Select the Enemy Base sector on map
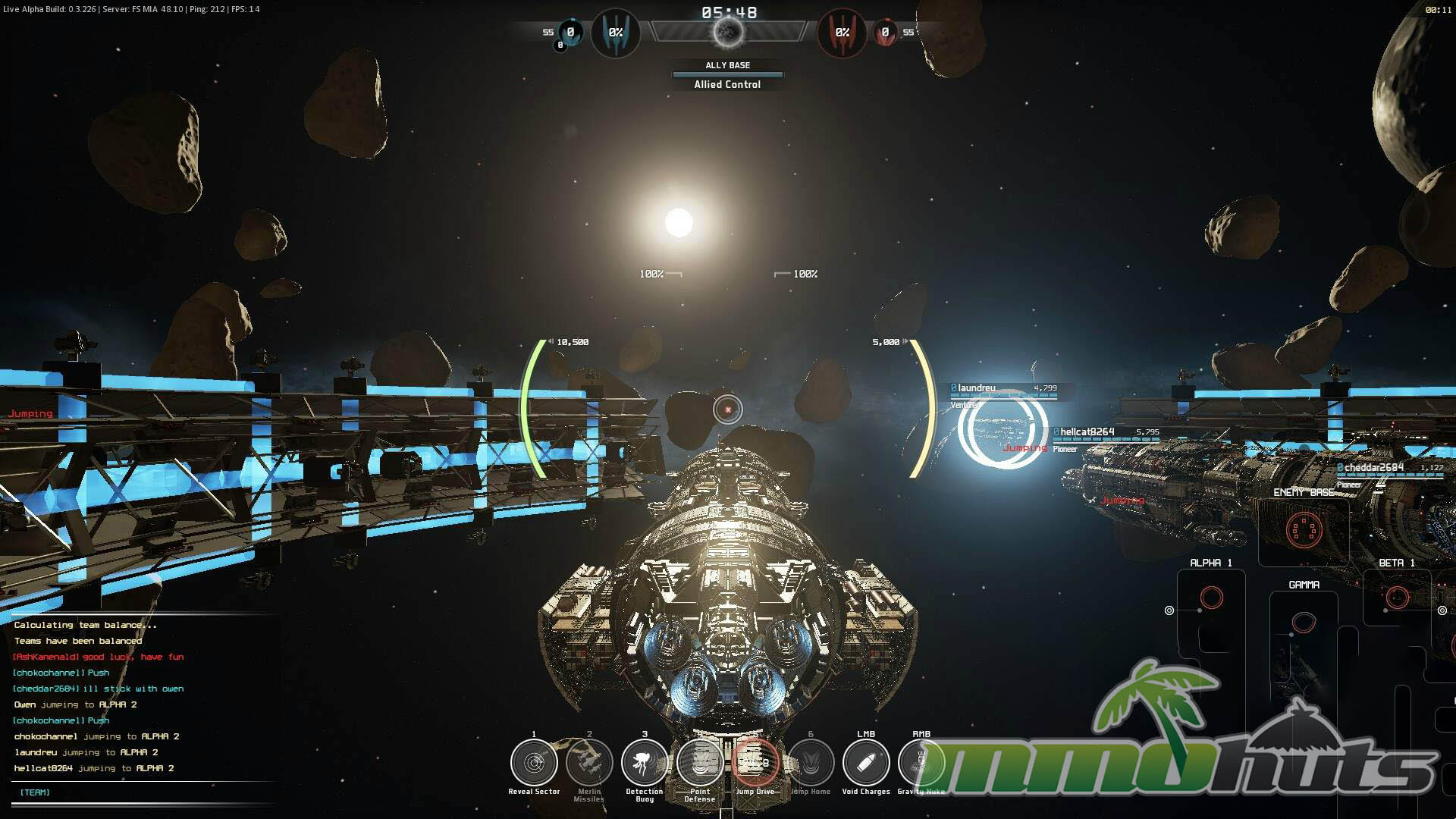The height and width of the screenshot is (819, 1456). tap(1304, 529)
